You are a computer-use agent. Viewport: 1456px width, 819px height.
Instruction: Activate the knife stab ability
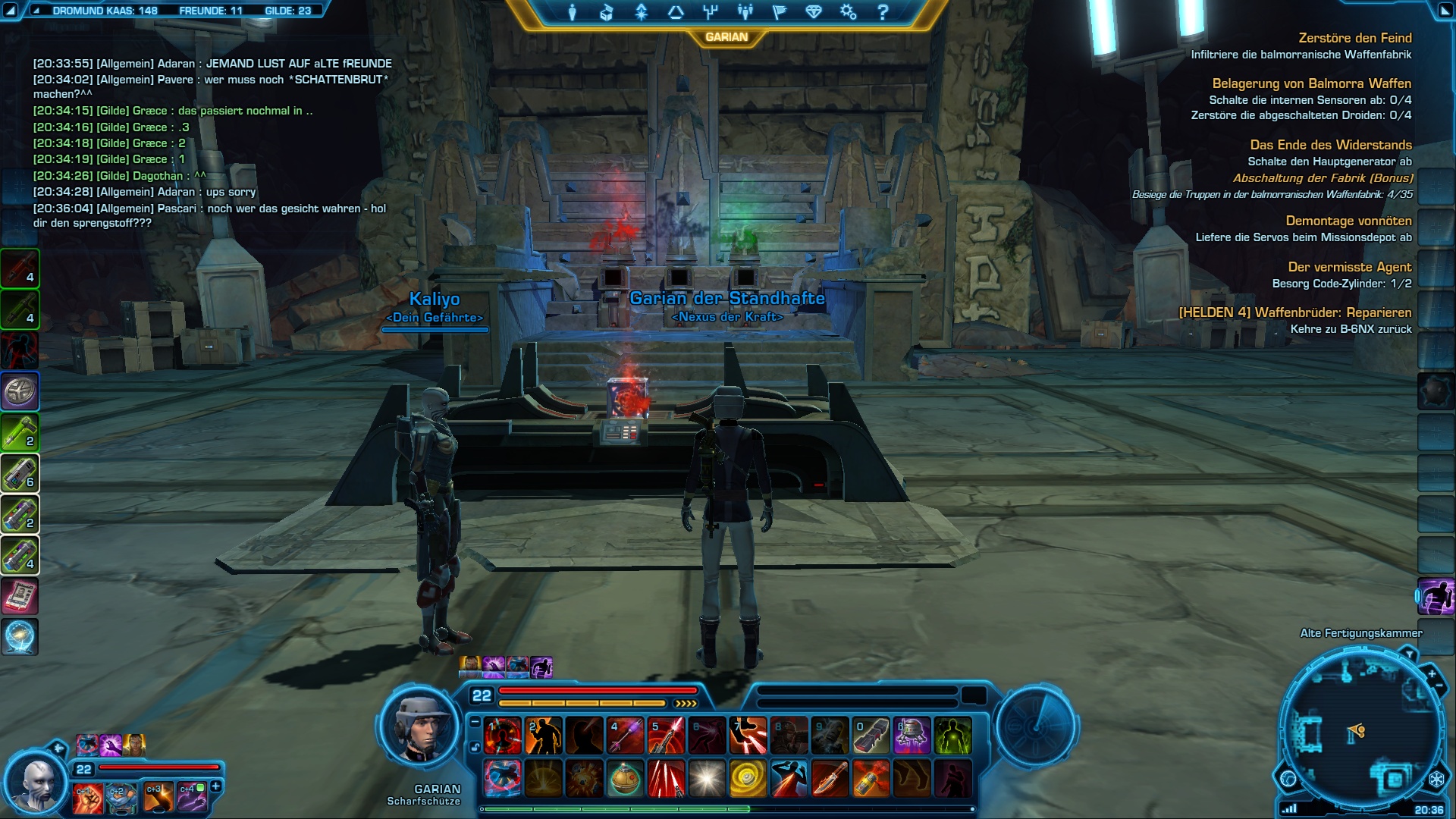click(830, 779)
